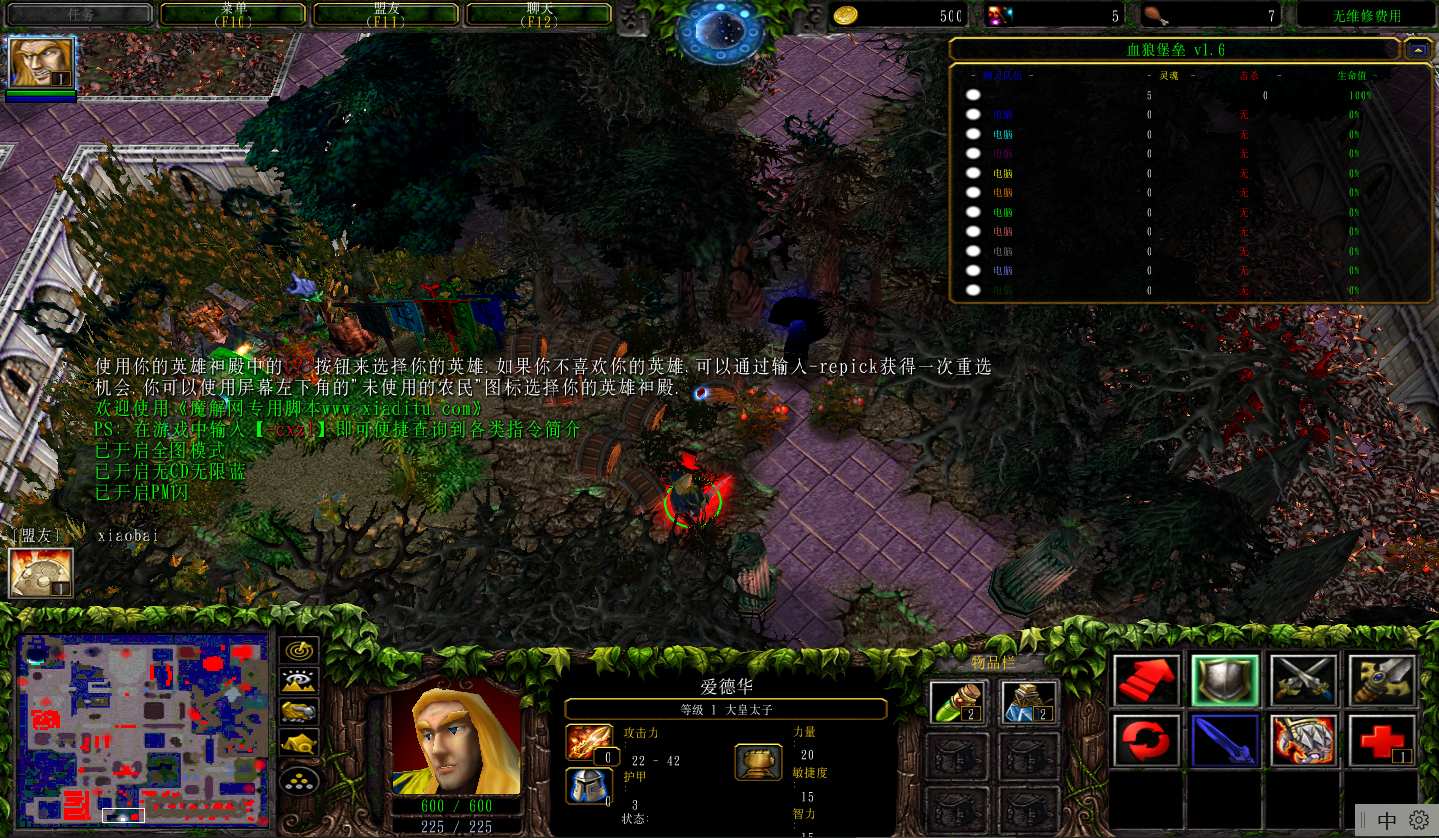Open the 聊天 (F12) chat log

coord(539,15)
